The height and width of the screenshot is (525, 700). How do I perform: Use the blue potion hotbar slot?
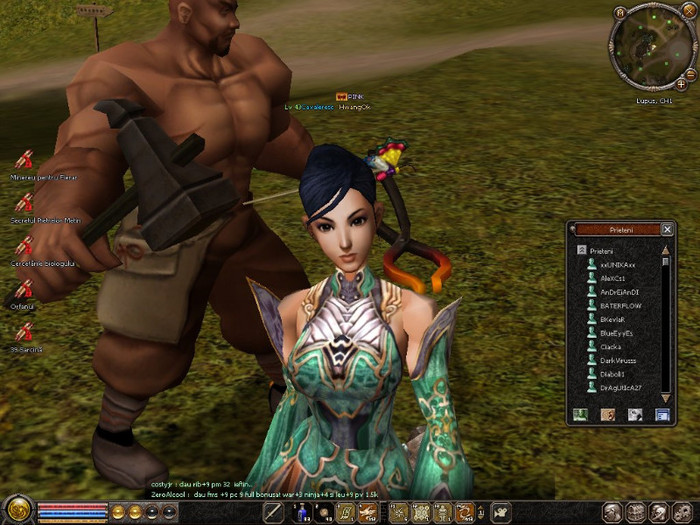(x=301, y=513)
